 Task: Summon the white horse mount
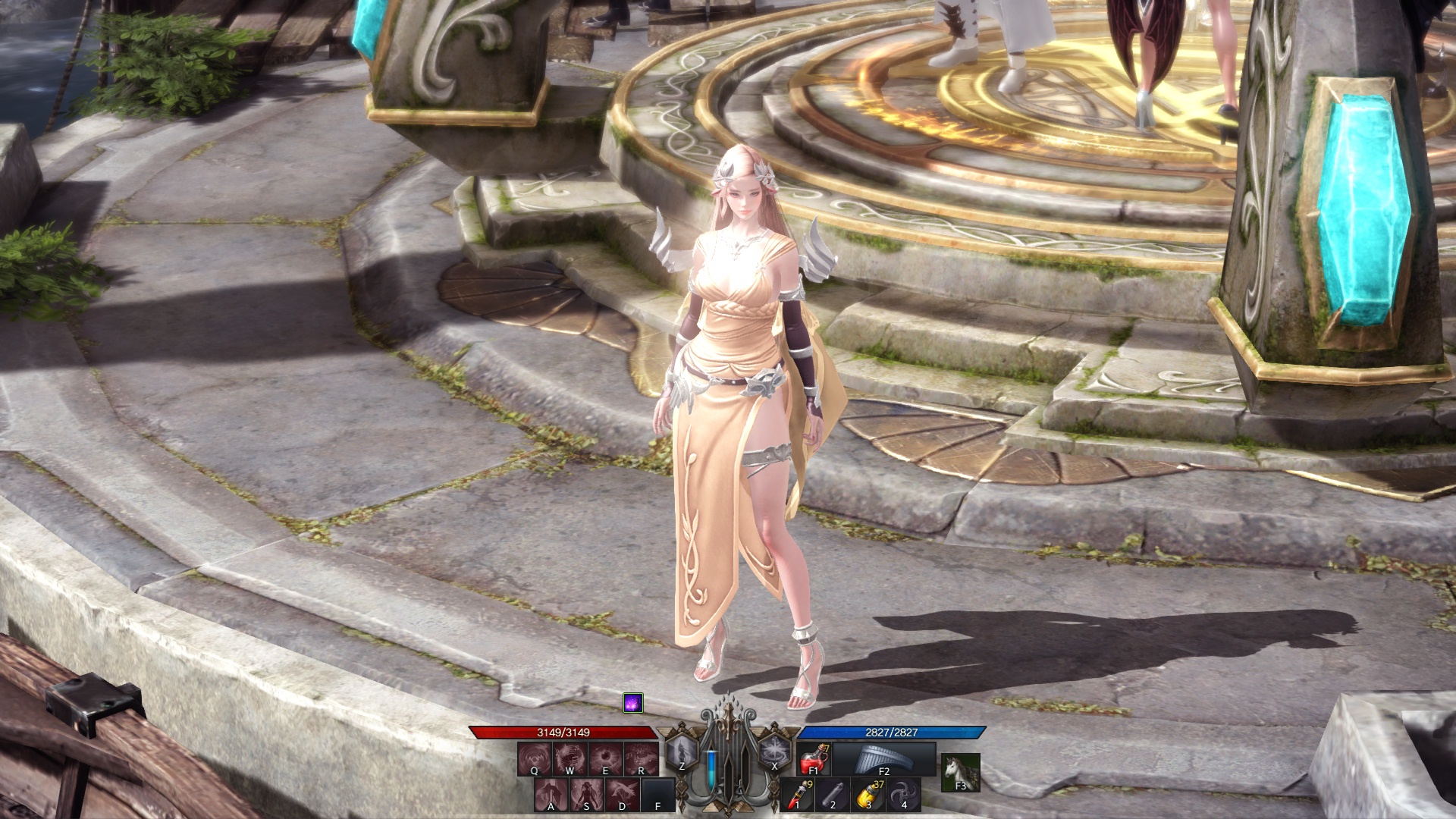pos(960,772)
